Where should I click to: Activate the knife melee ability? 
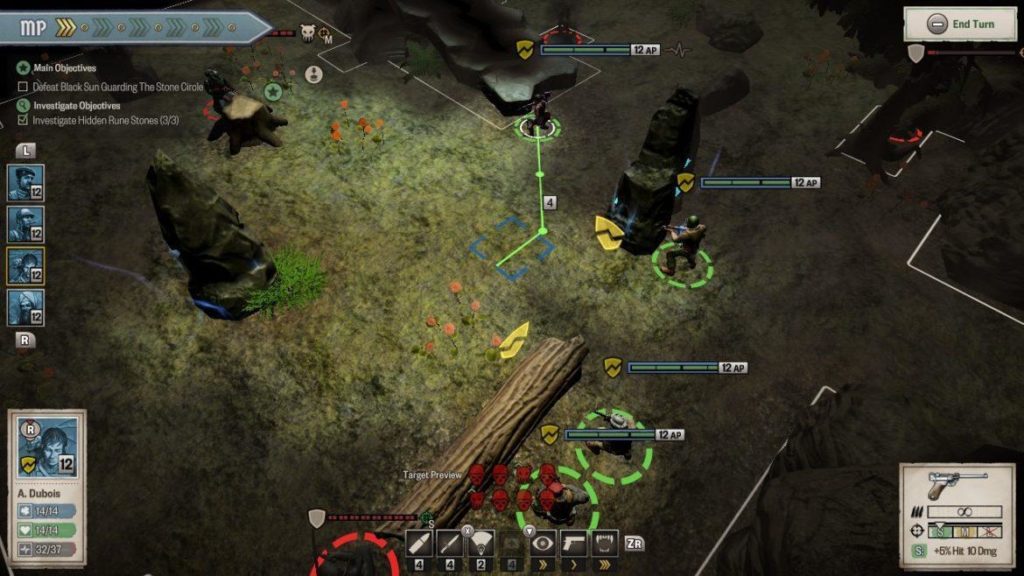(x=450, y=544)
